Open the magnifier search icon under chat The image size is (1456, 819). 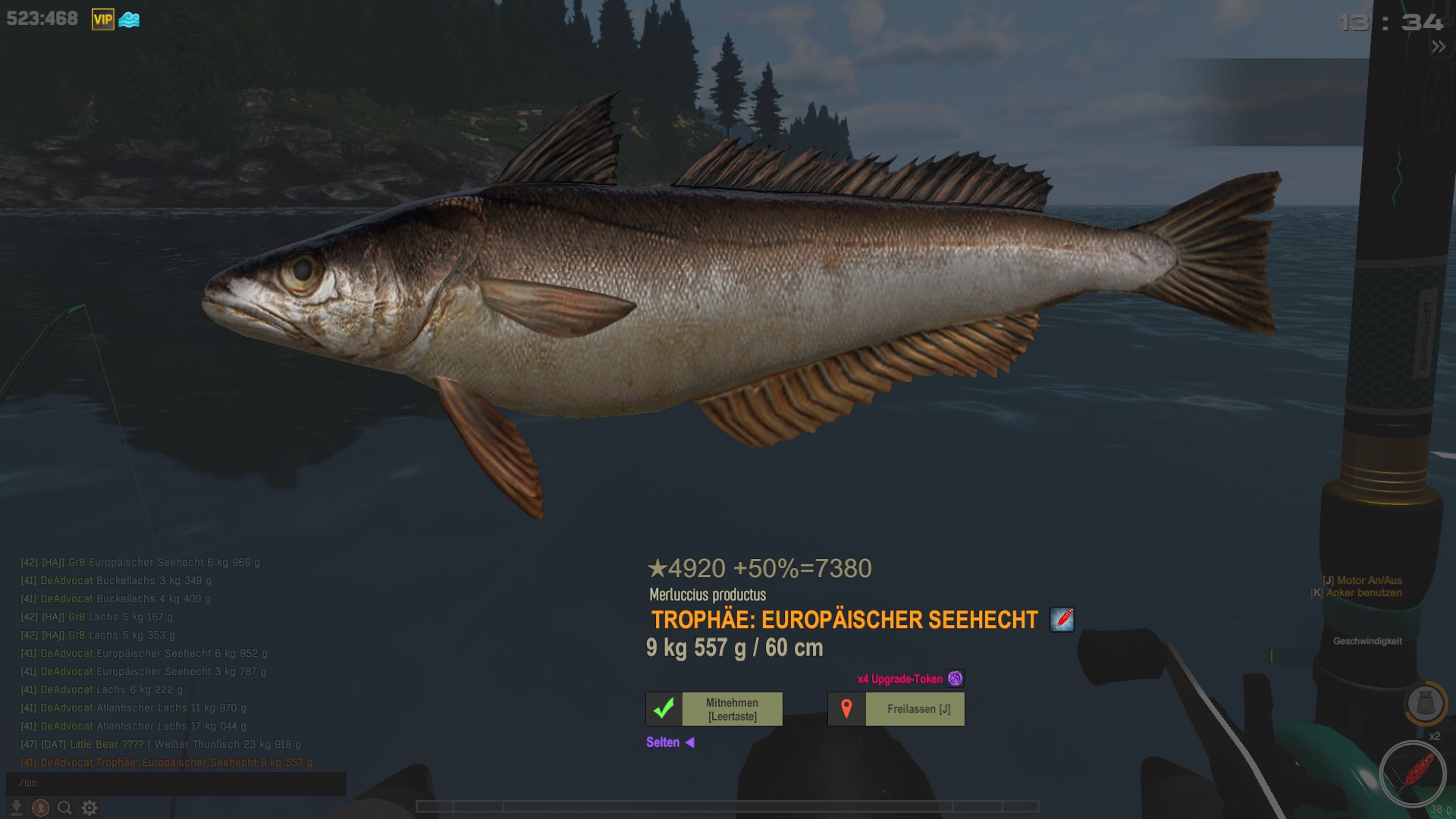[65, 808]
